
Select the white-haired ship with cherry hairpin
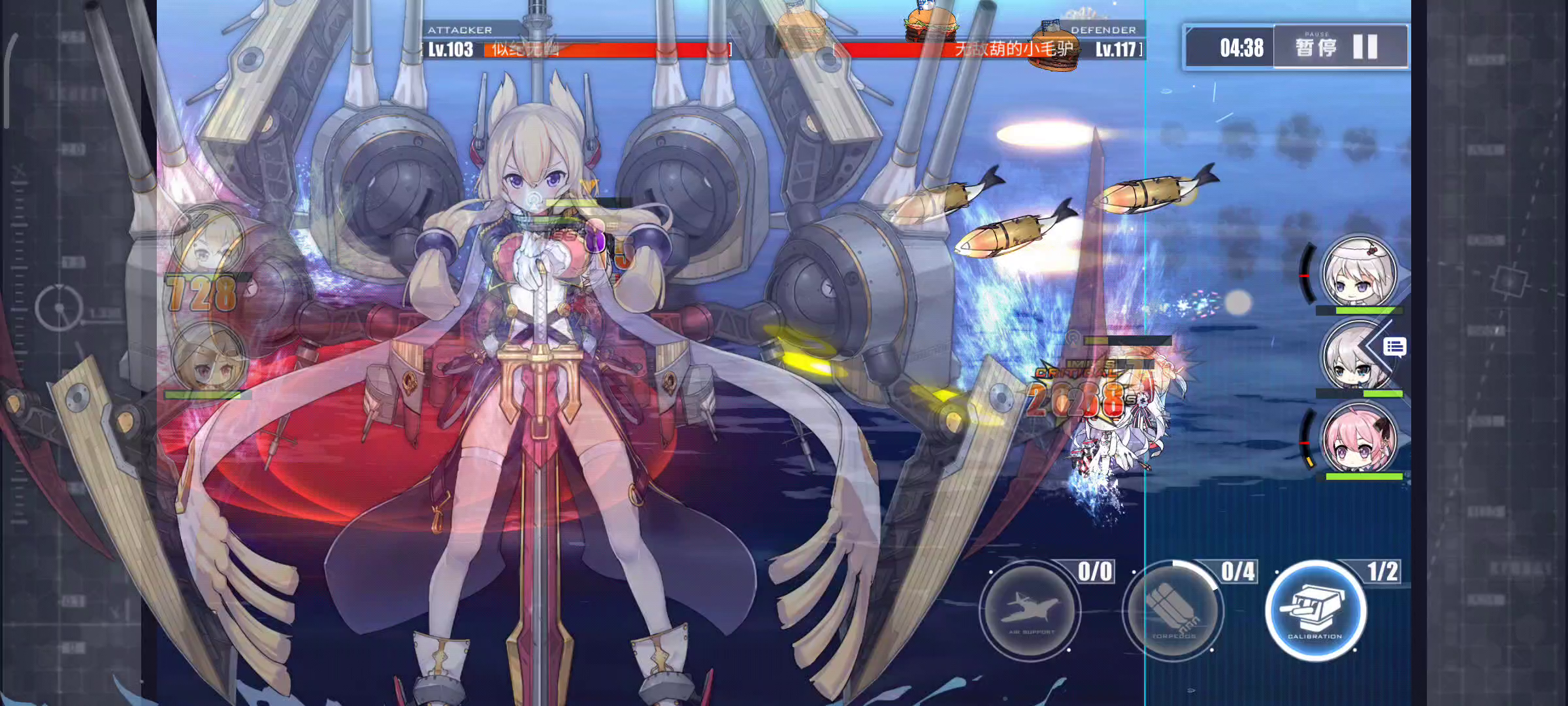click(1359, 271)
